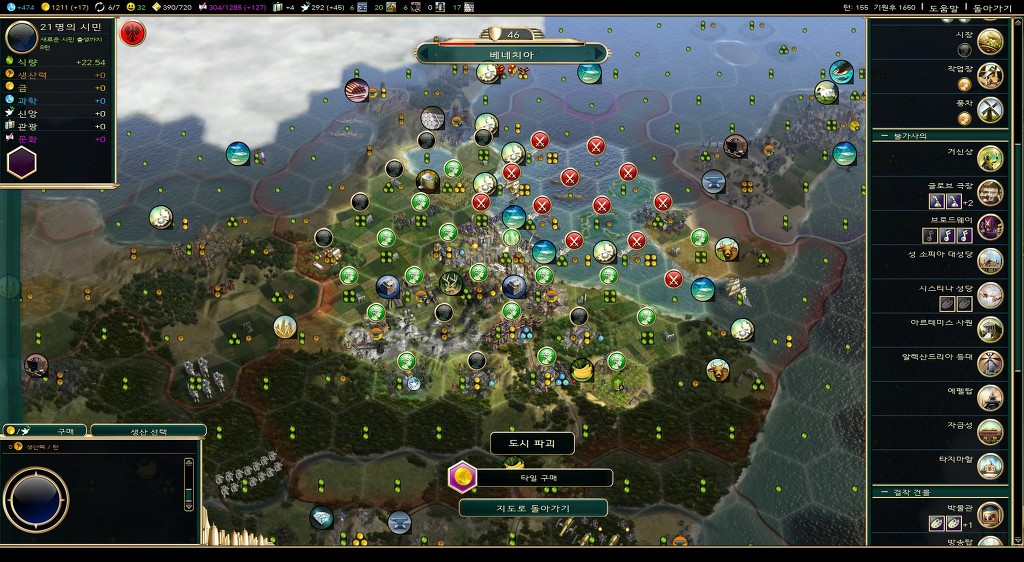Screen dimensions: 1024x562
Task: Click the 베네치아 city name banner
Action: 511,54
